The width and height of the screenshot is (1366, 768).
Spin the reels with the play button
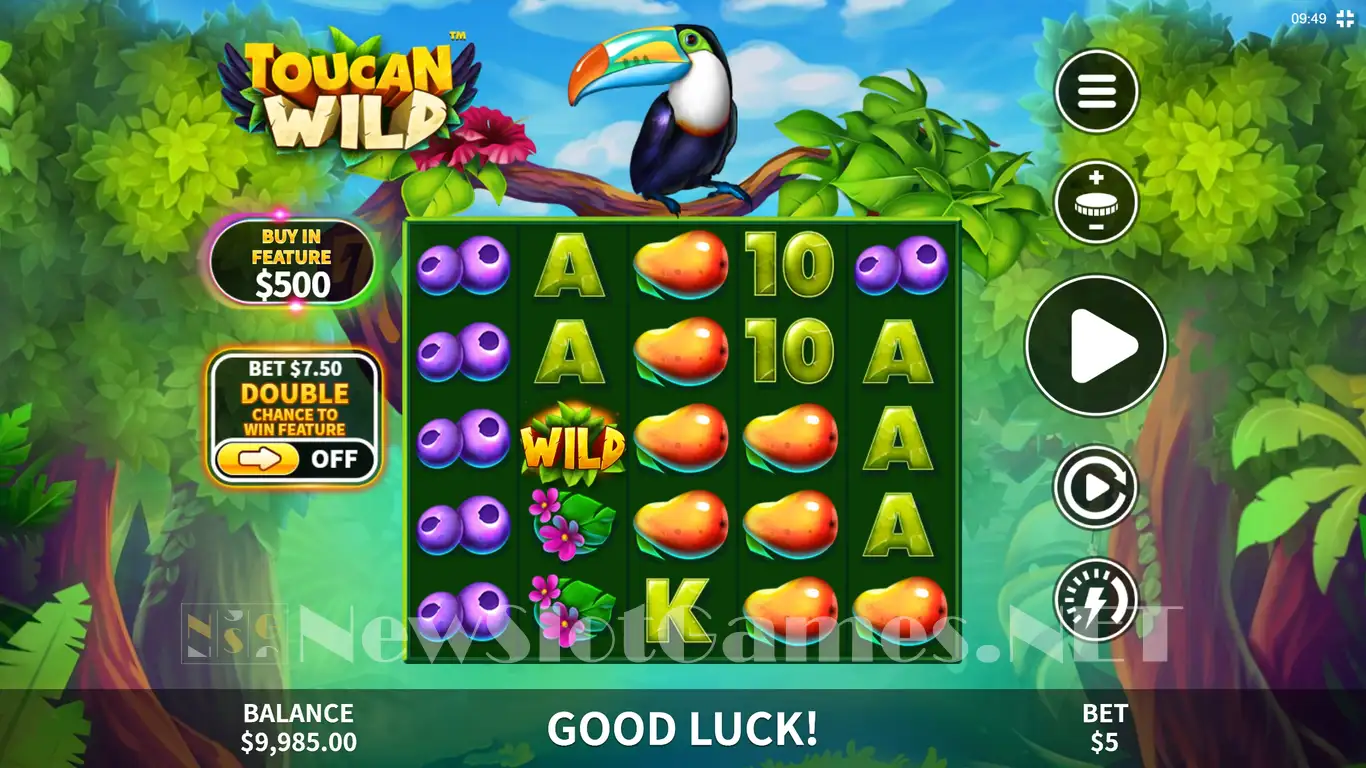[1096, 345]
